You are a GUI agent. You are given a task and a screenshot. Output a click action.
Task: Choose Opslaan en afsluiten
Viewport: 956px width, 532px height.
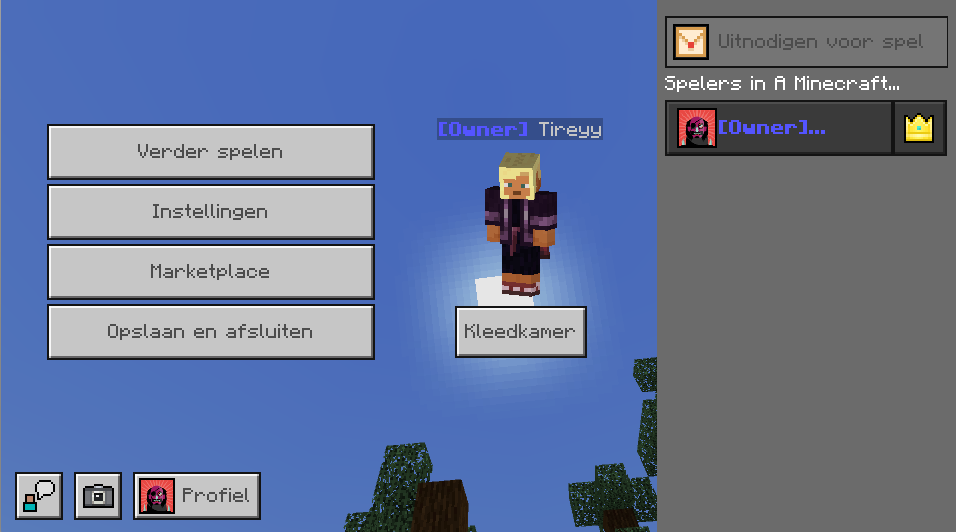[x=210, y=332]
